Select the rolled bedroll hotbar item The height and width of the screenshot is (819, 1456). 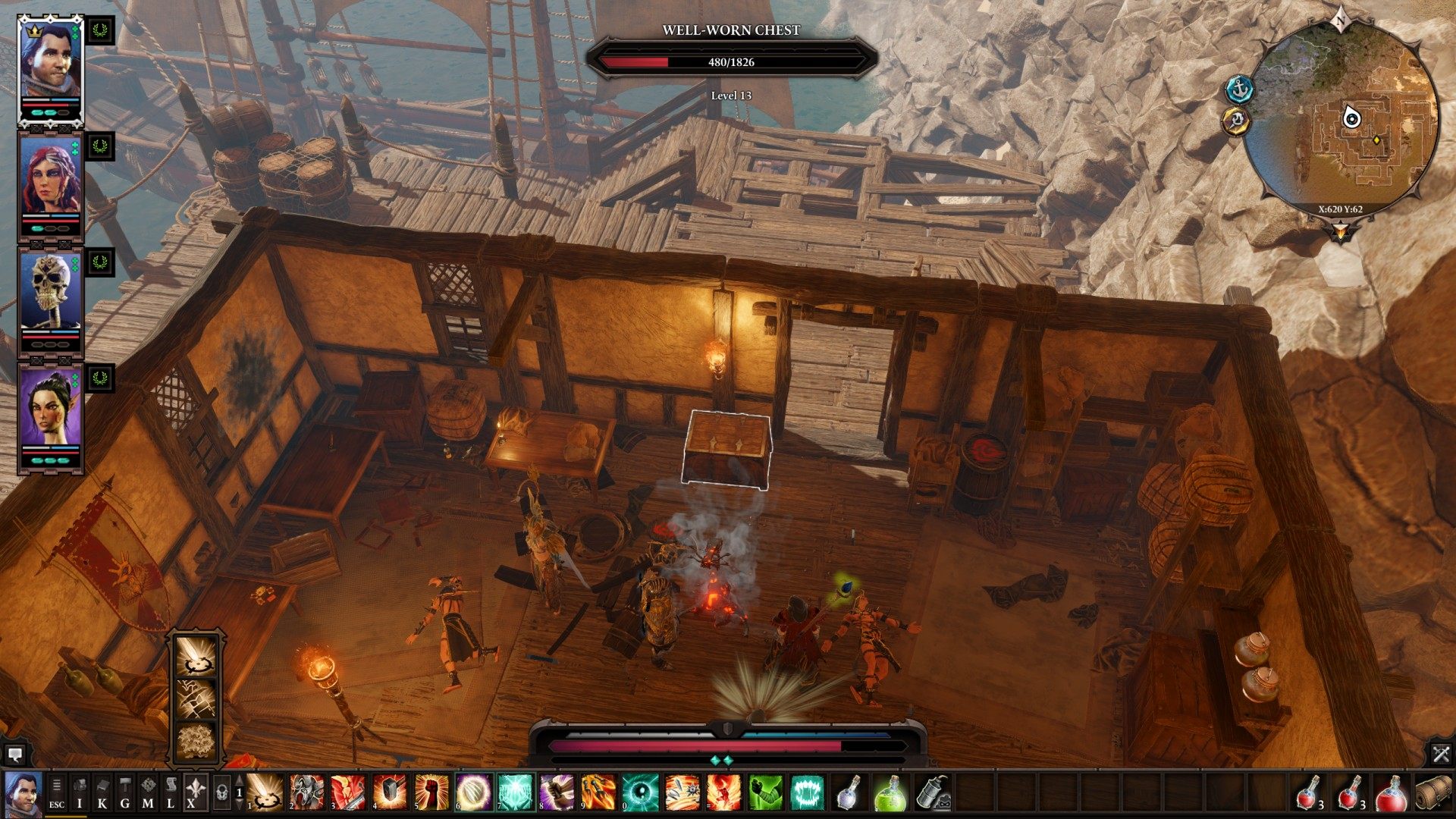[1434, 793]
